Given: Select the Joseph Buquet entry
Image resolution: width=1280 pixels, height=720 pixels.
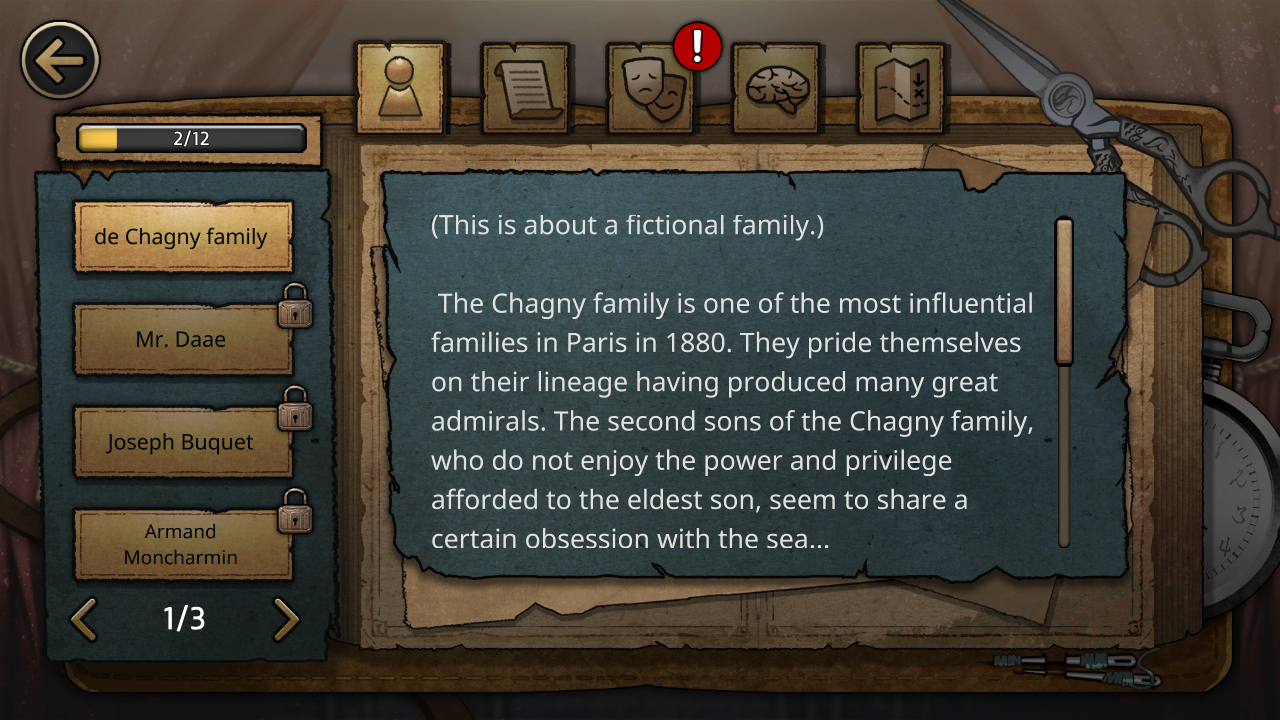Looking at the screenshot, I should coord(182,442).
